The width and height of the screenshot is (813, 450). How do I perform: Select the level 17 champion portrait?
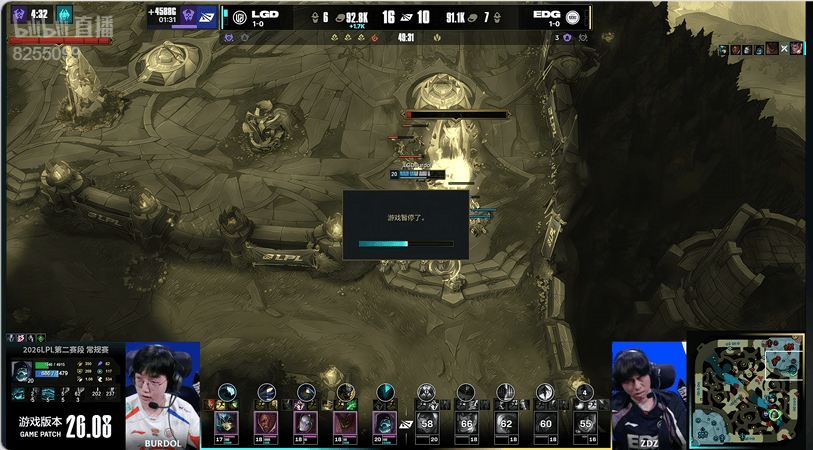(x=225, y=423)
